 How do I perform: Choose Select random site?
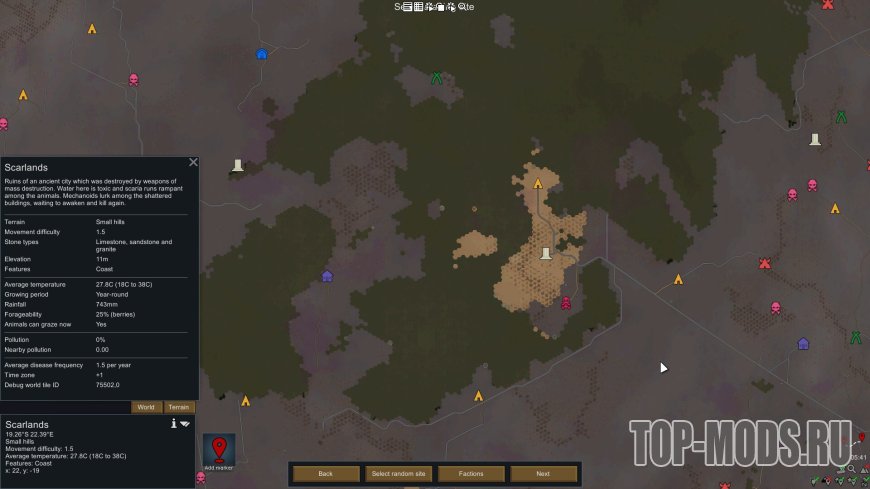pyautogui.click(x=398, y=474)
